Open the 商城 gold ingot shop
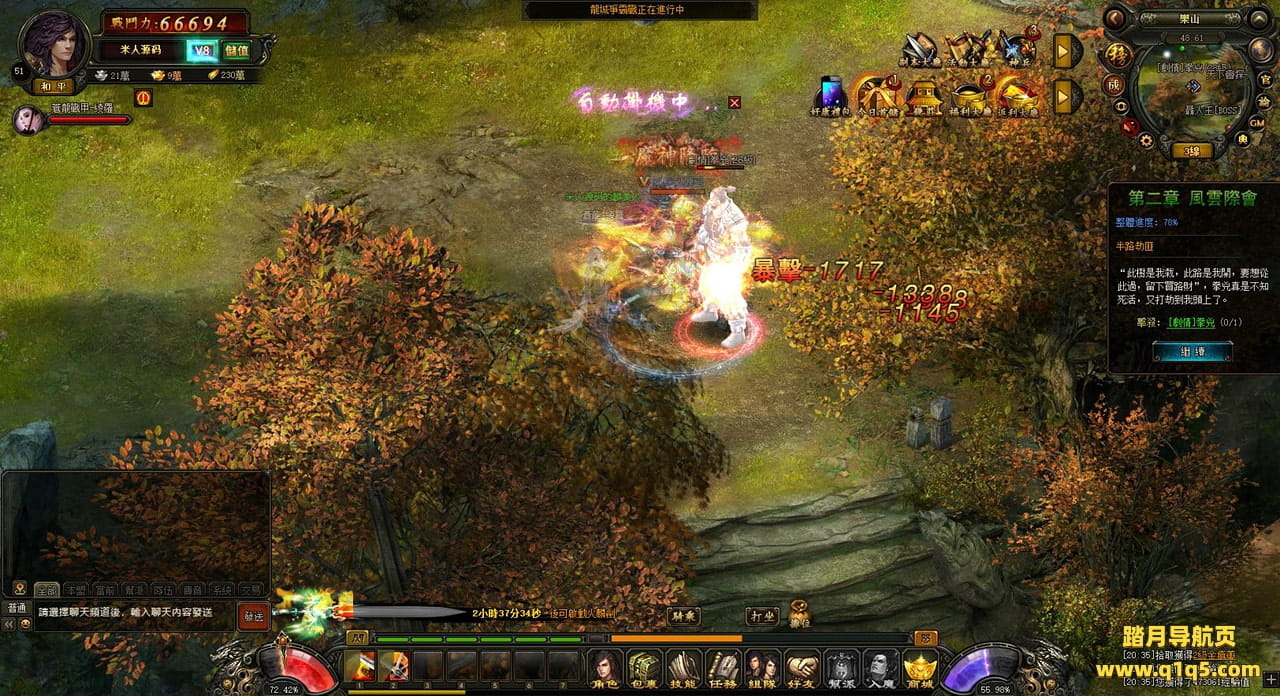This screenshot has width=1280, height=696. (920, 668)
